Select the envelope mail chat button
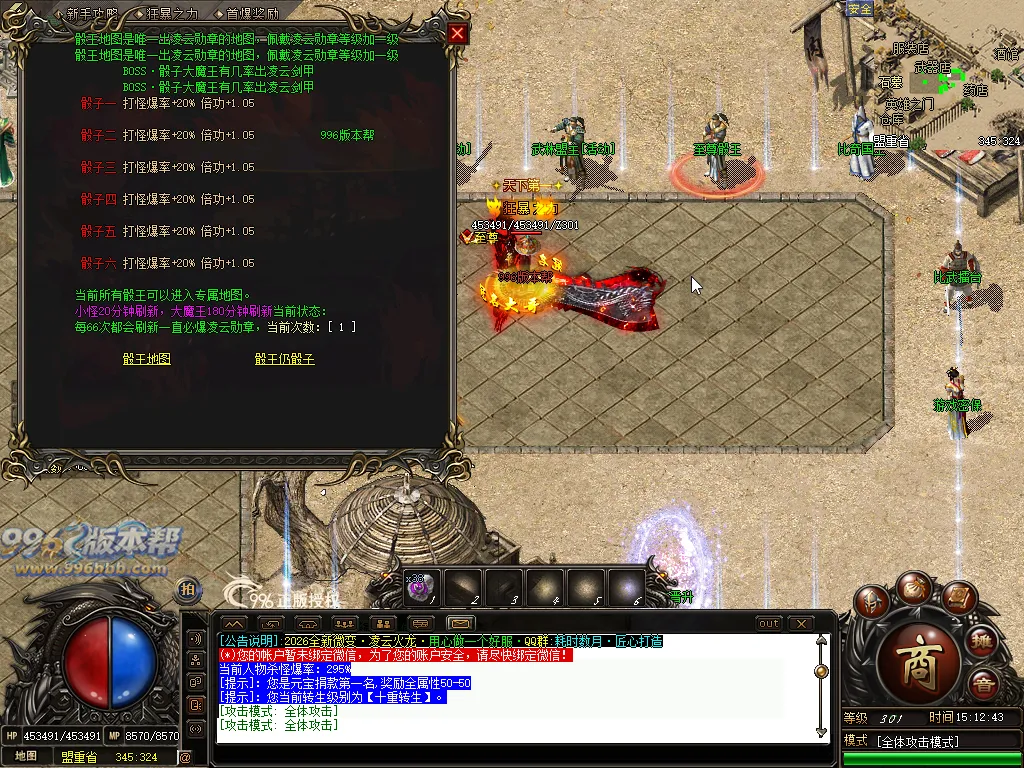This screenshot has width=1024, height=768. click(459, 623)
